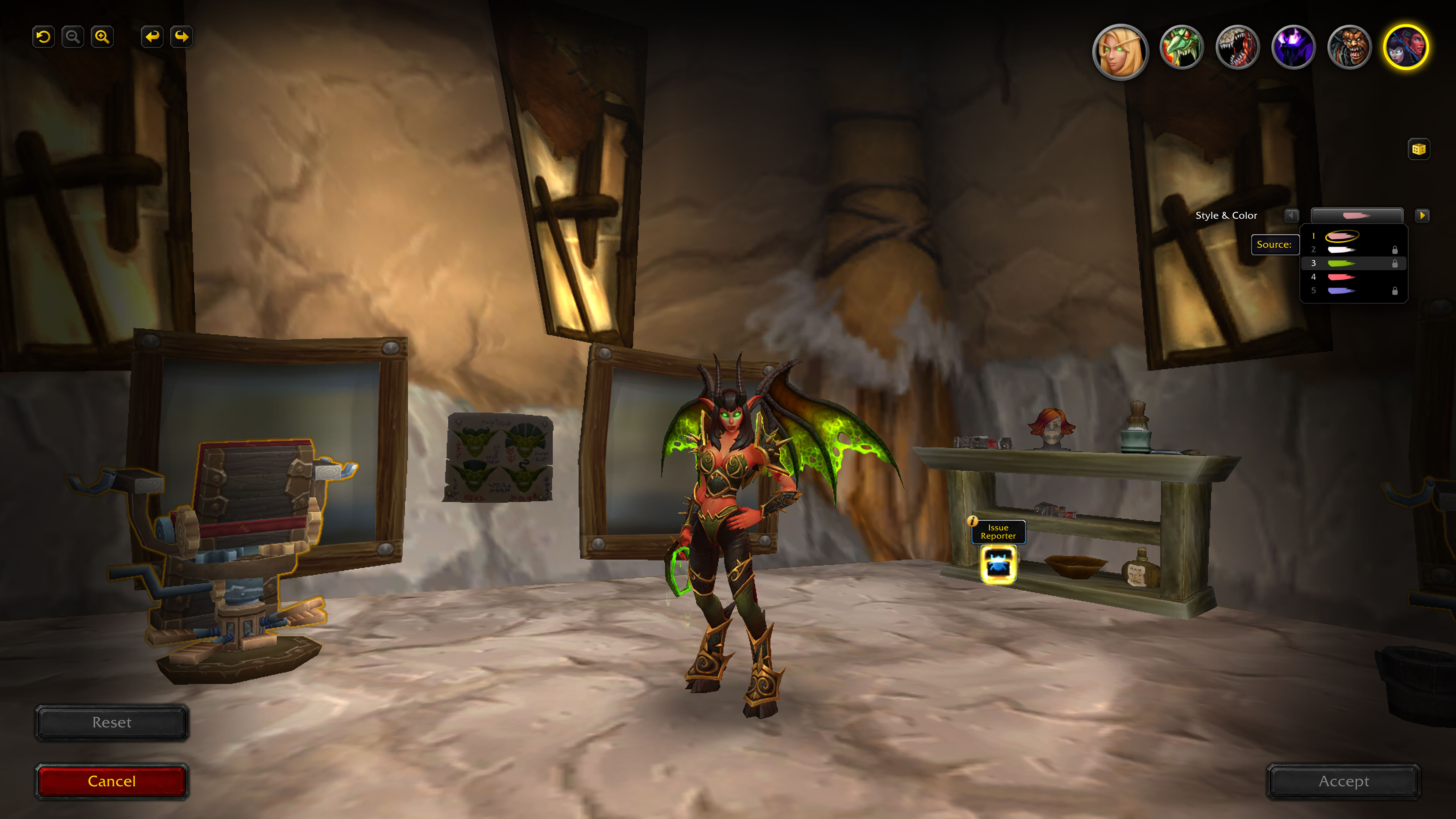Screen dimensions: 1456x819
Task: Toggle the lock on color option 5
Action: tap(1395, 291)
